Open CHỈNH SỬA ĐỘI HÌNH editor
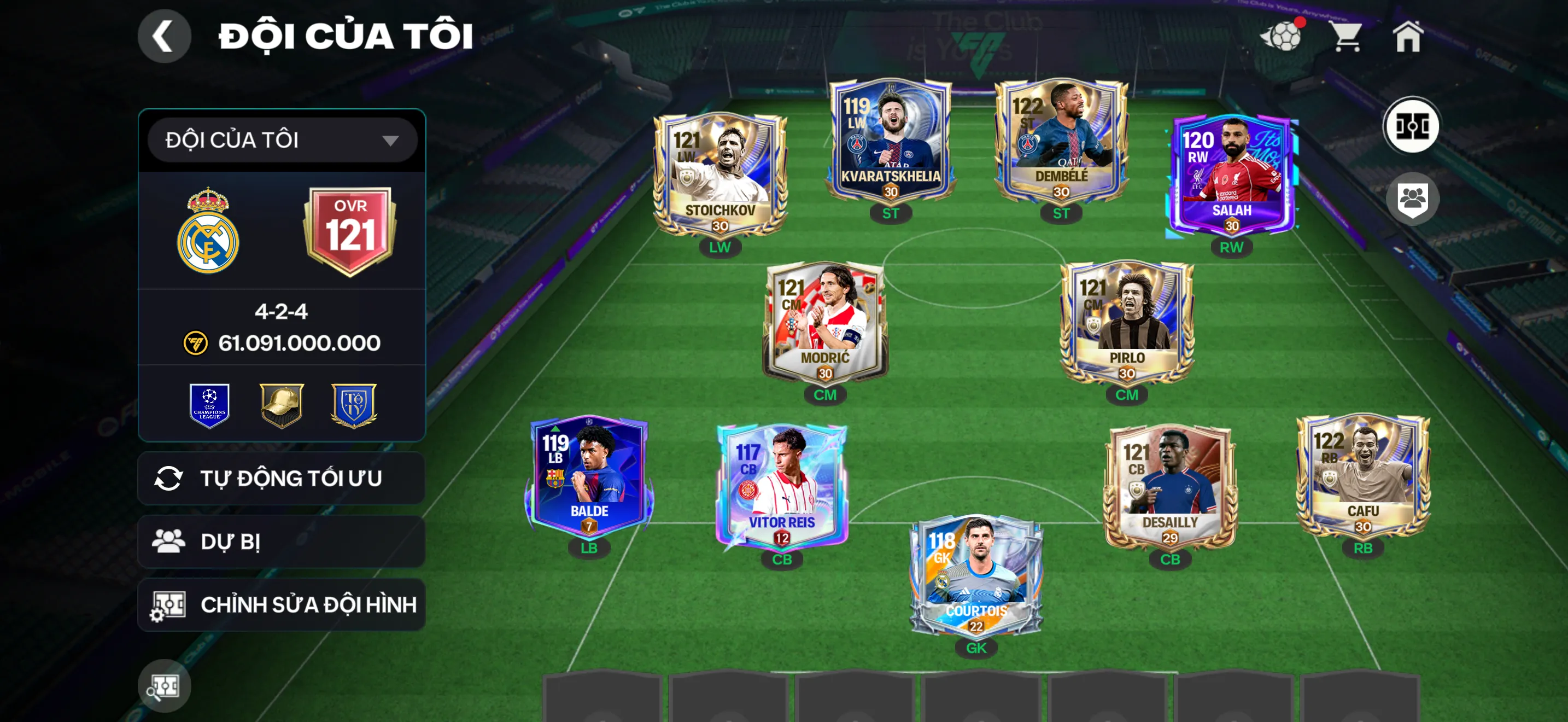 280,604
